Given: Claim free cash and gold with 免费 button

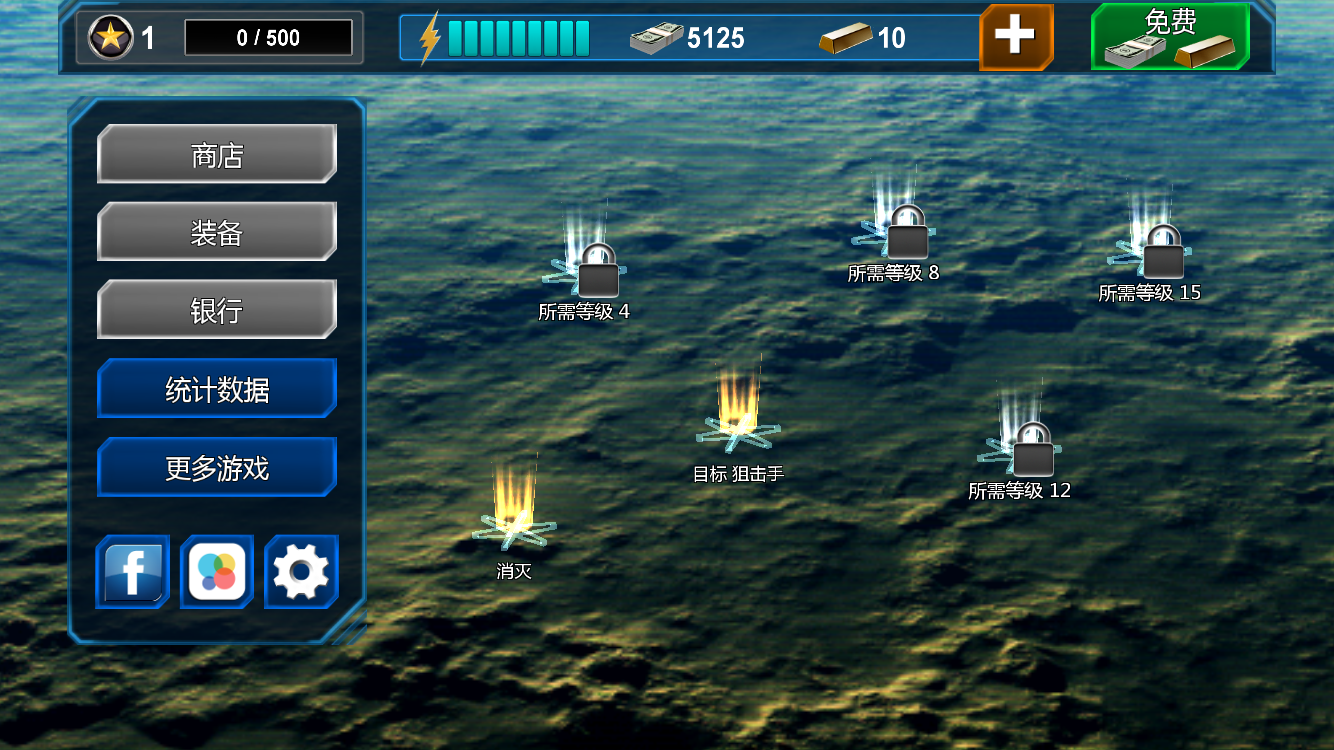Looking at the screenshot, I should [1170, 38].
